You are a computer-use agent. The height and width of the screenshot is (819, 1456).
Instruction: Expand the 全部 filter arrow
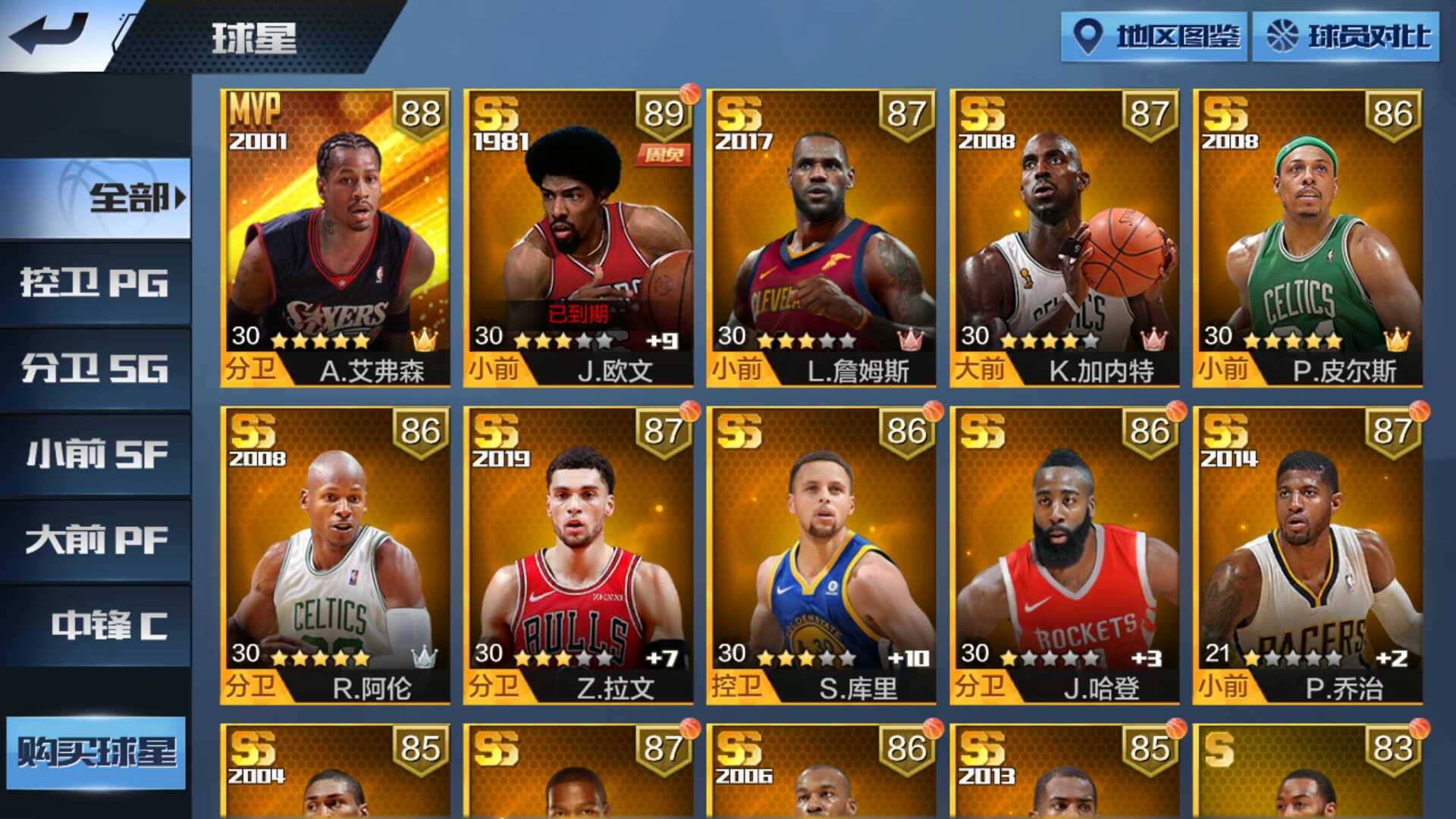[x=177, y=197]
